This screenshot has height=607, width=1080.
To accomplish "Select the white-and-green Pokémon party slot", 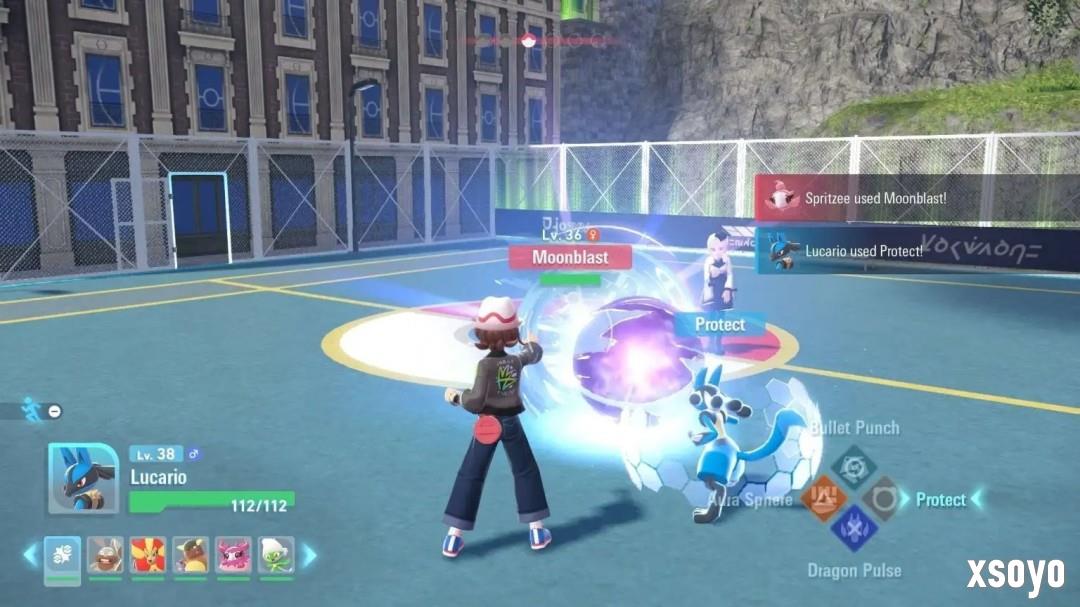I will click(276, 555).
